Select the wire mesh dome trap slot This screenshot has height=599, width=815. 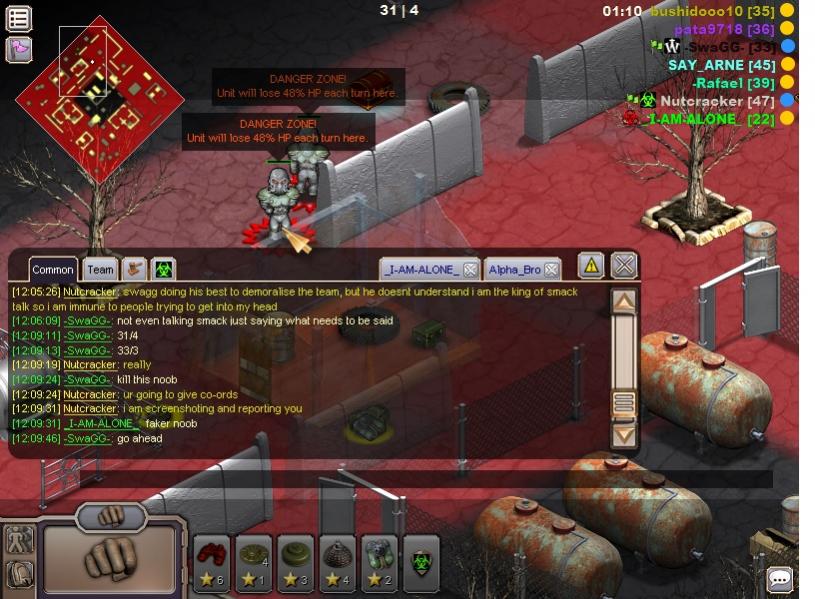[337, 565]
